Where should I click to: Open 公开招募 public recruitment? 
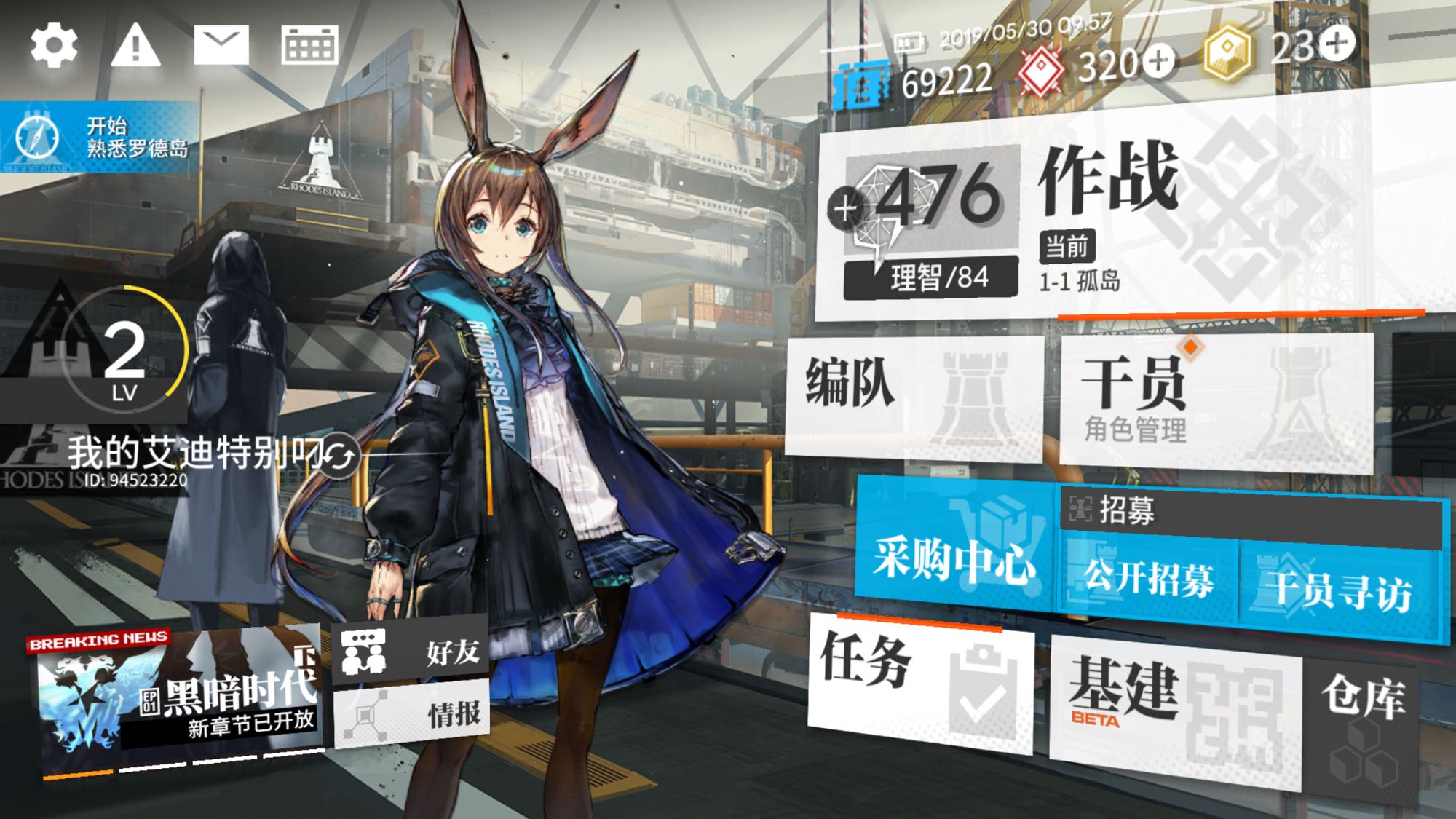point(1149,579)
